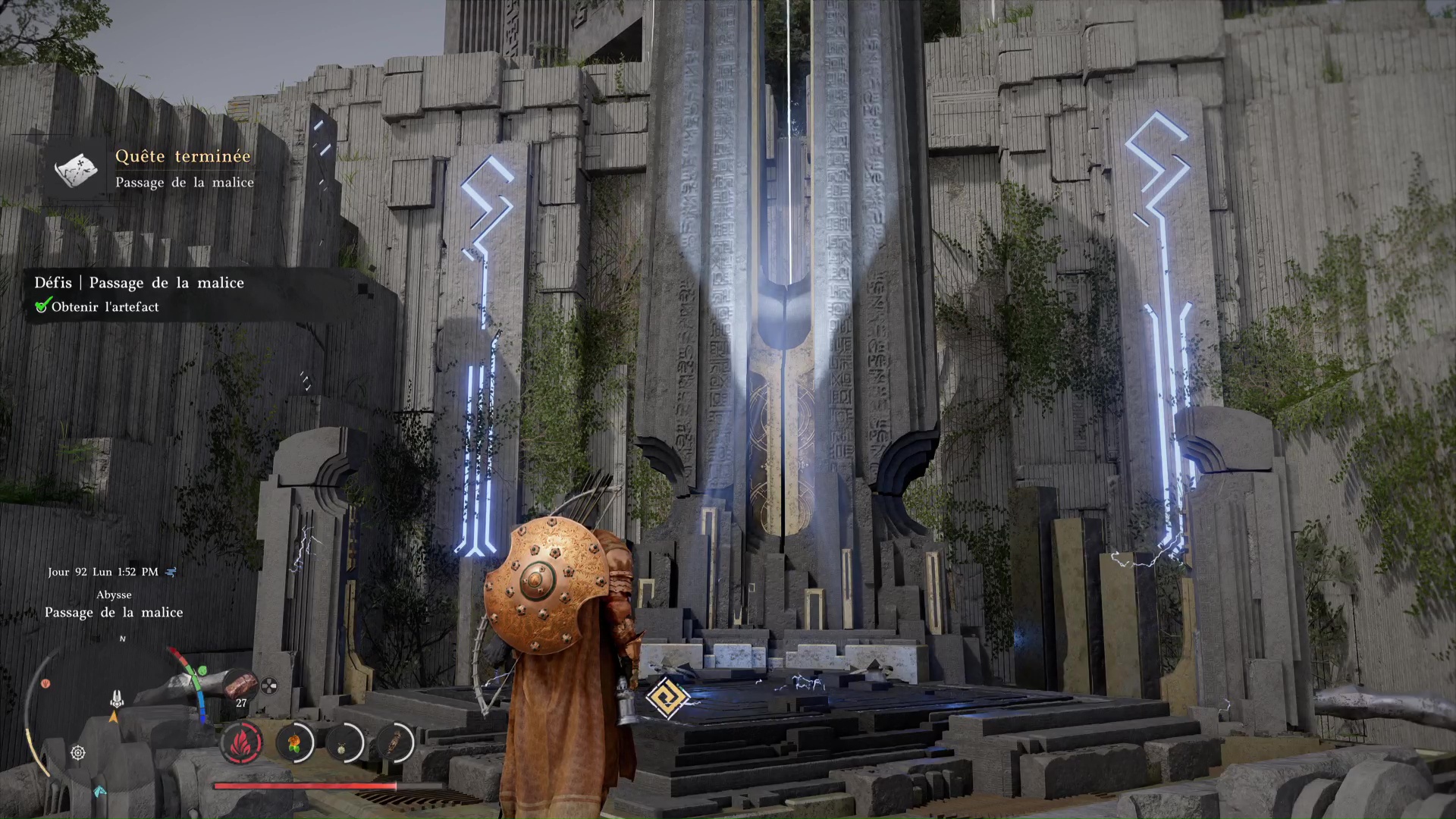
Task: Click the white tower marker on minimap
Action: (117, 698)
